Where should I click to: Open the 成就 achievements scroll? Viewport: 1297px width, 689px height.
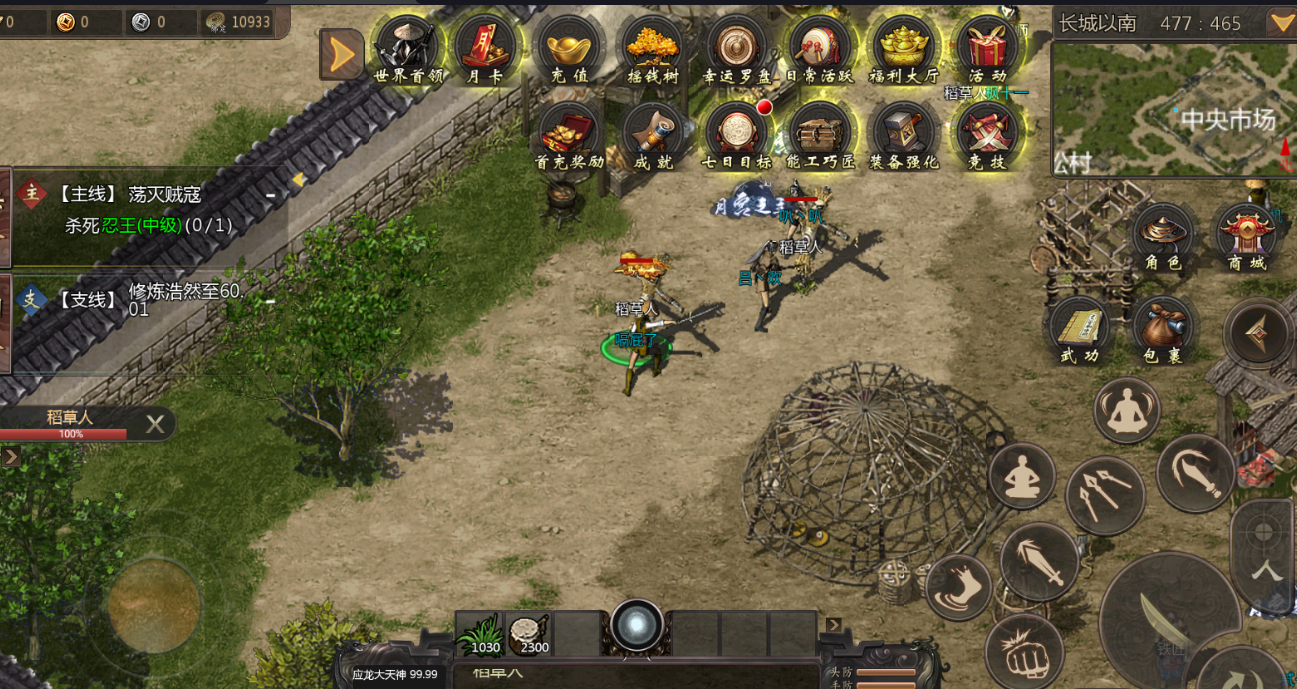coord(653,134)
